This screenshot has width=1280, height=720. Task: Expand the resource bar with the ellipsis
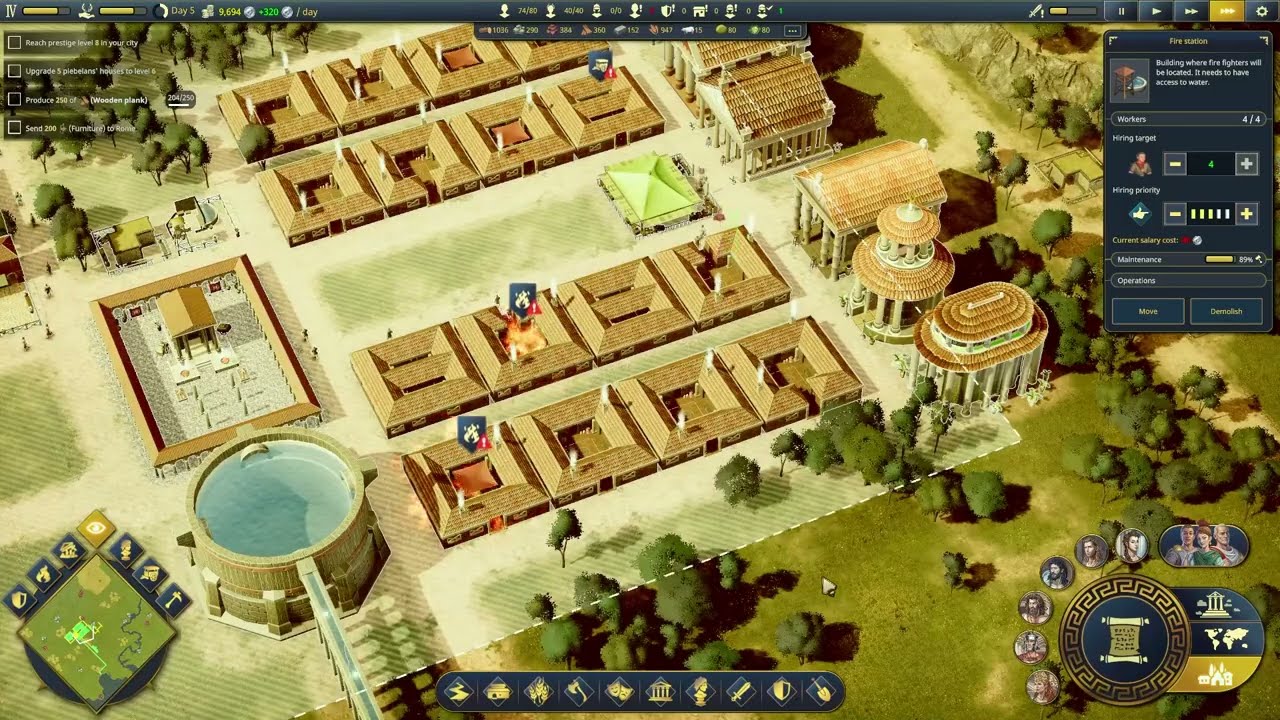(792, 31)
